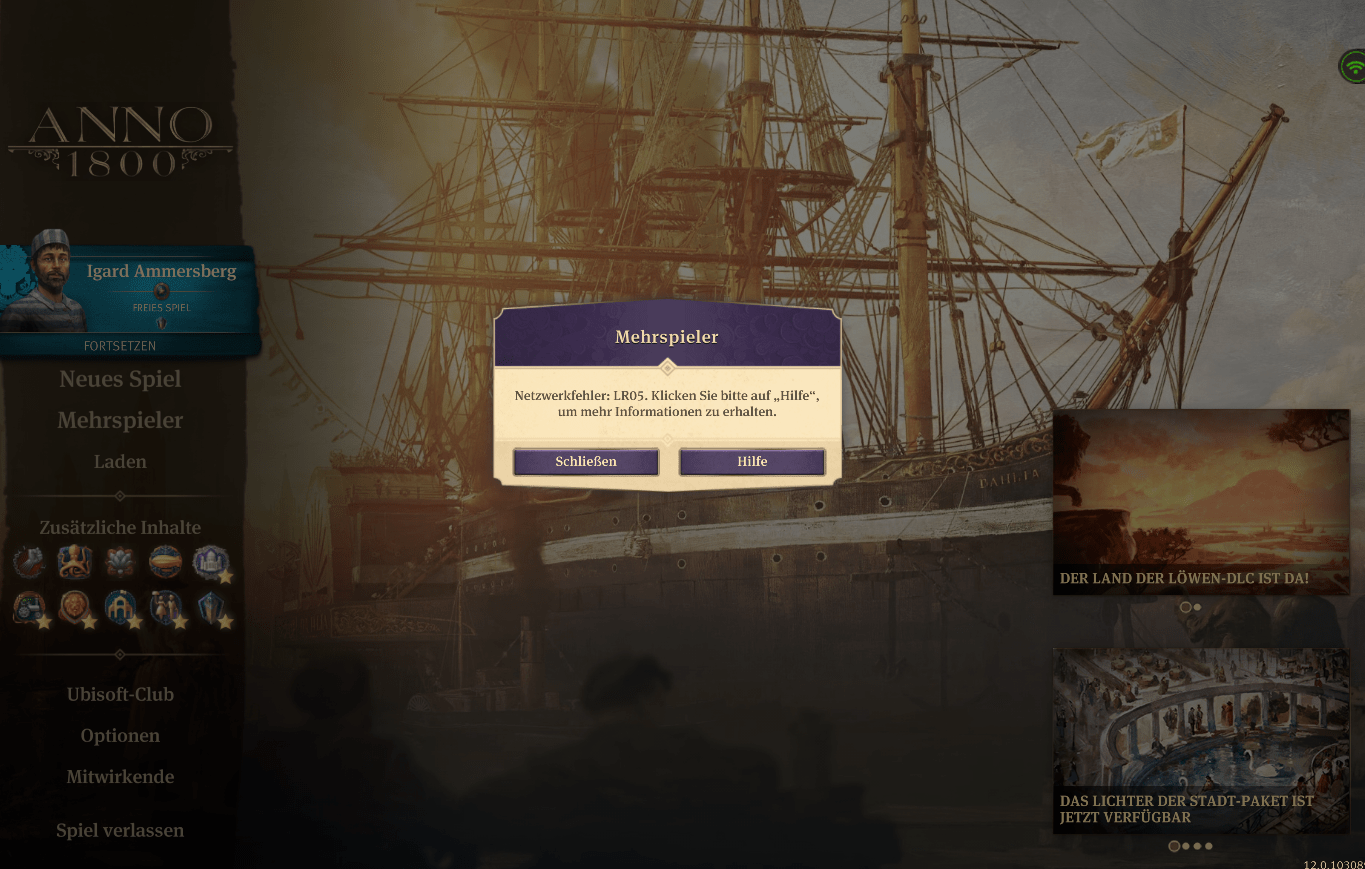1365x869 pixels.
Task: Click the network connection icon in top right
Action: 1352,66
